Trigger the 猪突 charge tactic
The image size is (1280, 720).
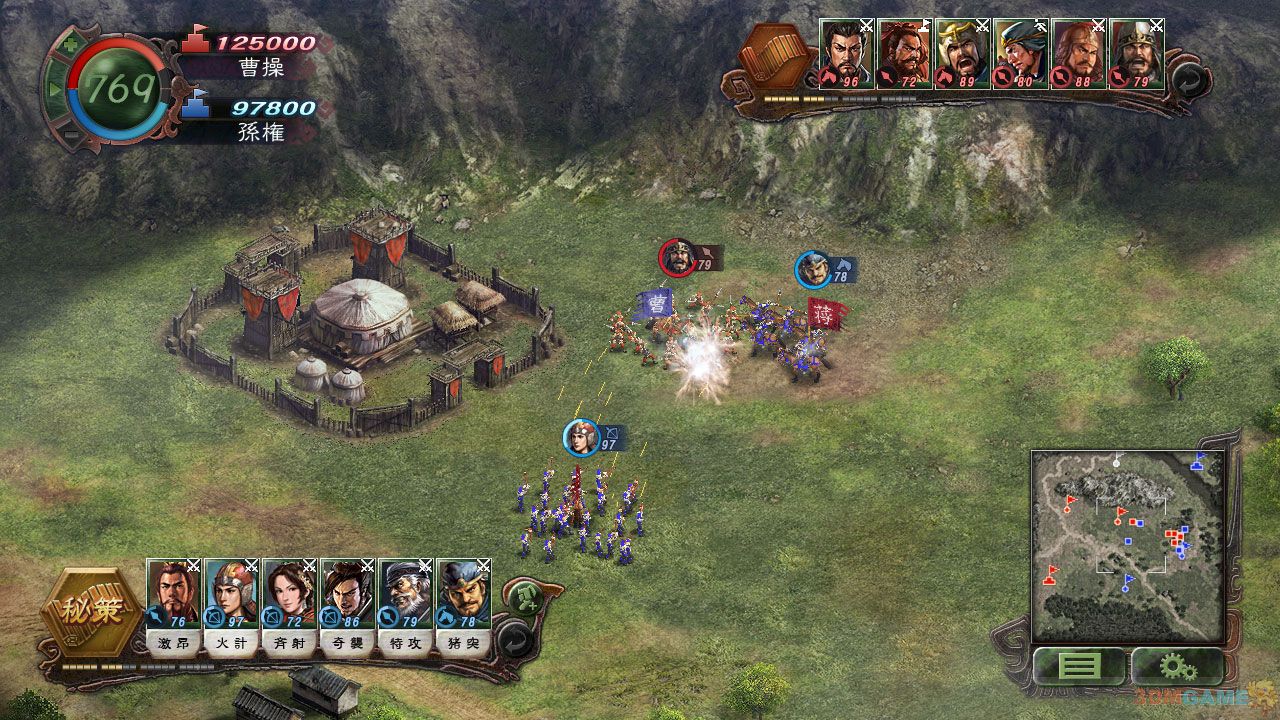pos(463,643)
